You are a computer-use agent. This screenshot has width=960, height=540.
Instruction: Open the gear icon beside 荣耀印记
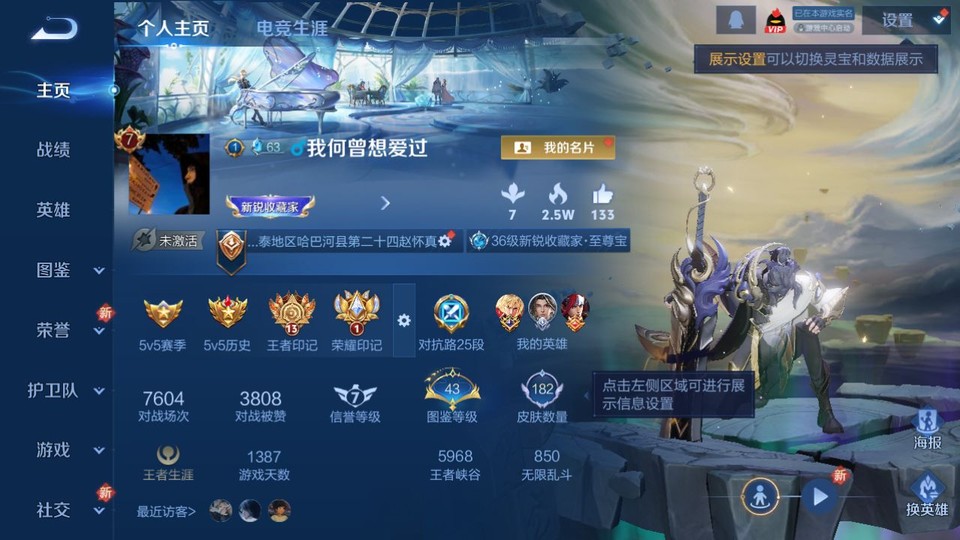click(404, 320)
